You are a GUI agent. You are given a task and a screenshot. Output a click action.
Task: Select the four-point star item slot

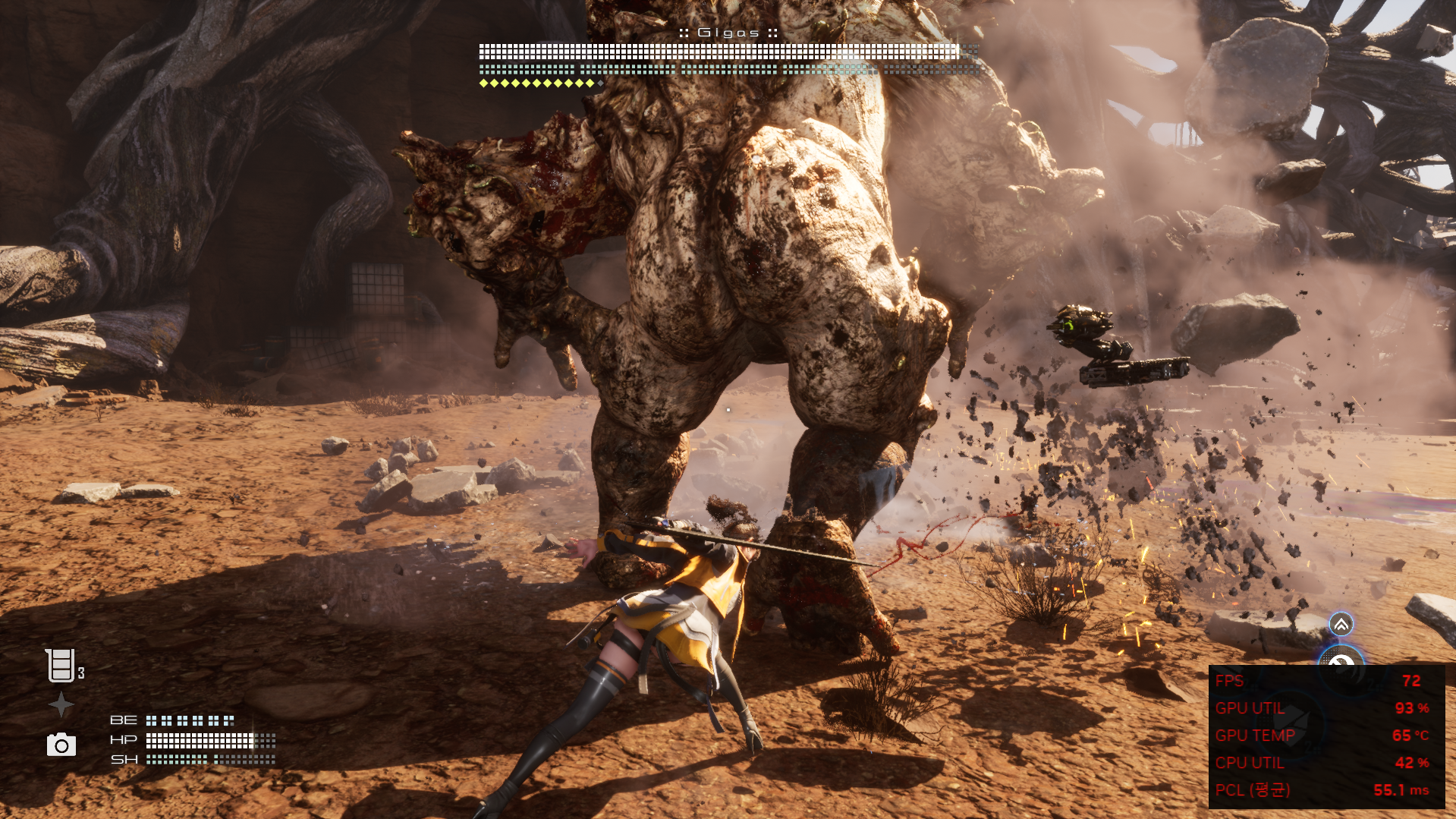tap(61, 705)
